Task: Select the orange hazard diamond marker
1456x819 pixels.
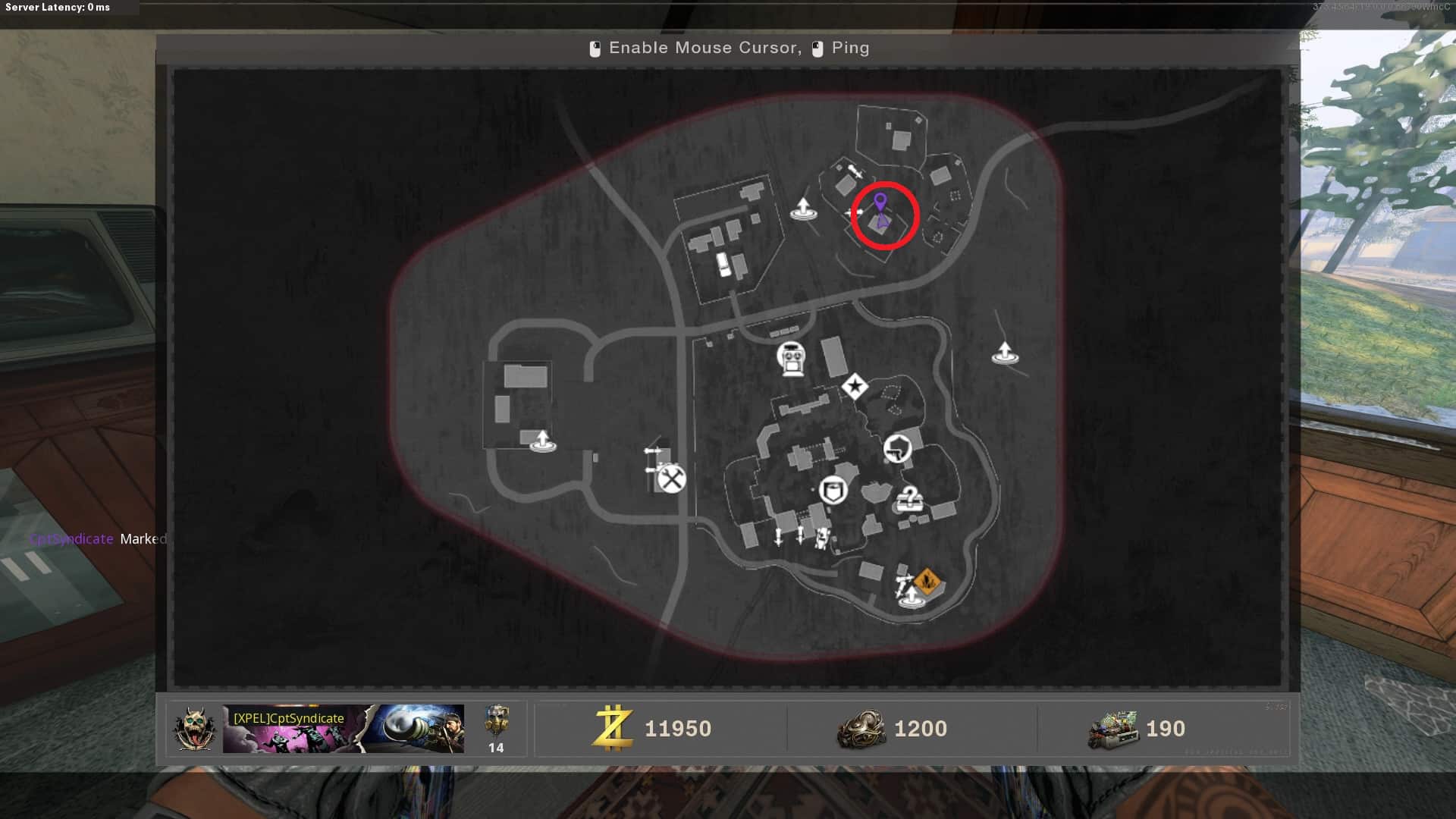Action: coord(927,582)
